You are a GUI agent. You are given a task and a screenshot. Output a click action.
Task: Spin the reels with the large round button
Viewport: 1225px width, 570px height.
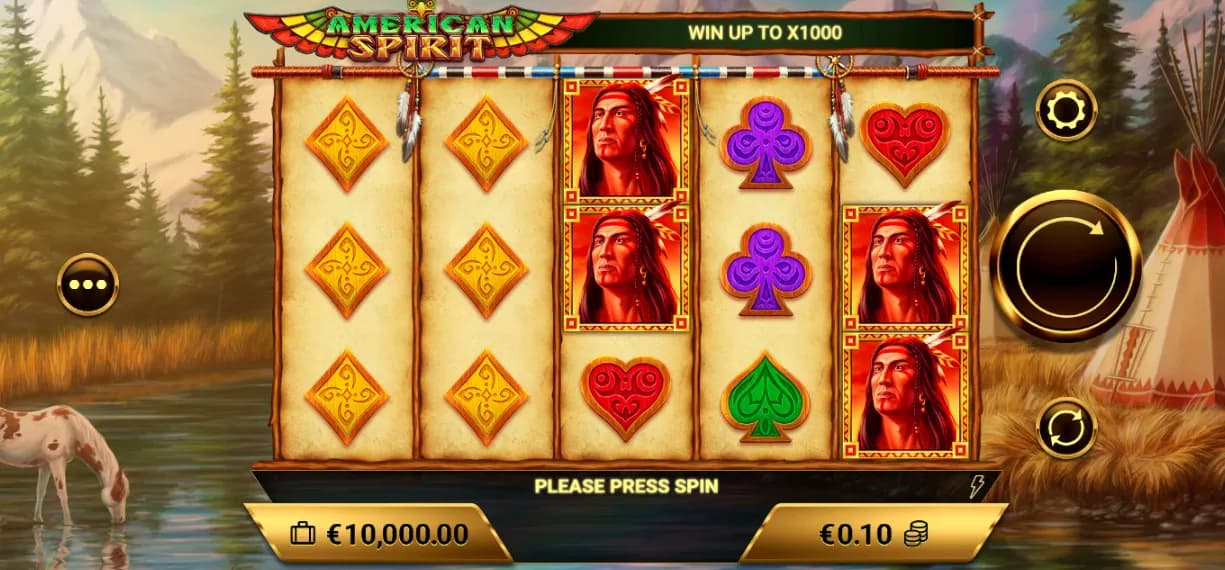1066,265
